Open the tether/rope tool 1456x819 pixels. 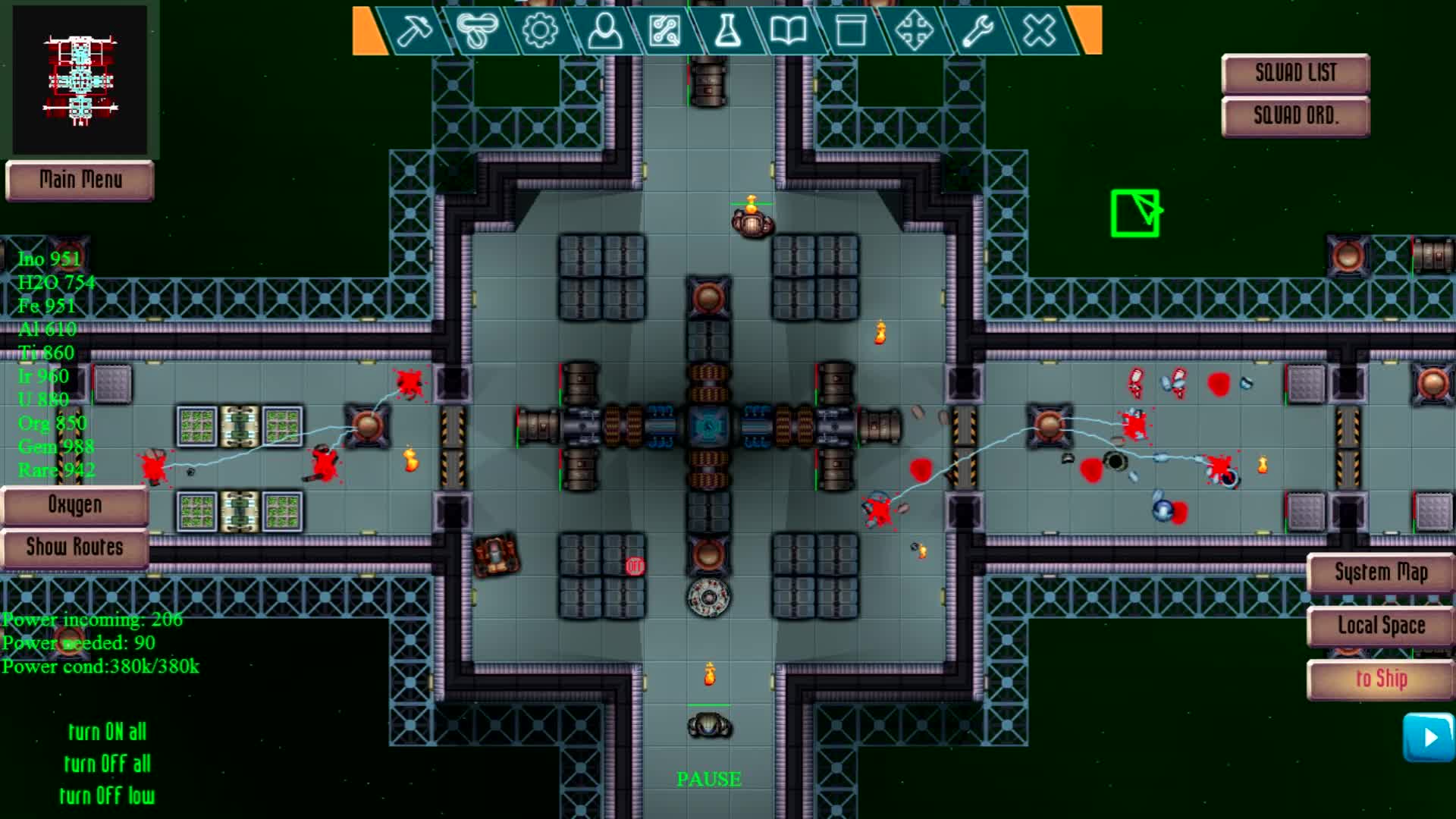click(x=476, y=32)
